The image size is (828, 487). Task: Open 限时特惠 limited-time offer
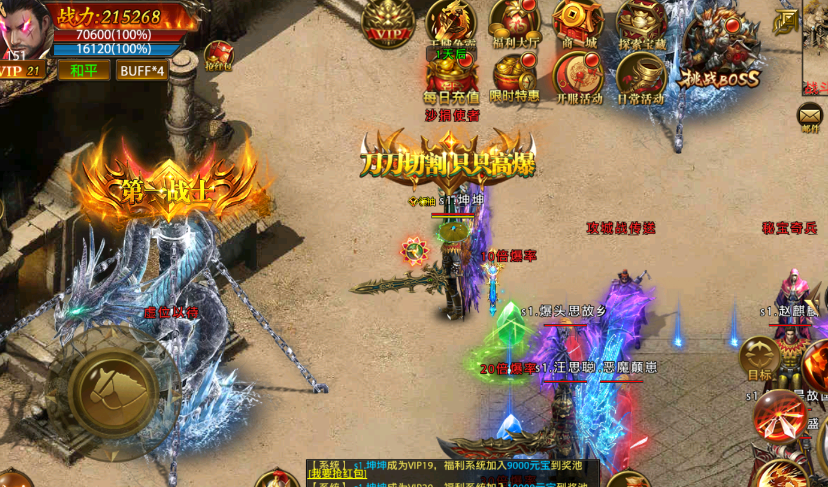pyautogui.click(x=514, y=75)
